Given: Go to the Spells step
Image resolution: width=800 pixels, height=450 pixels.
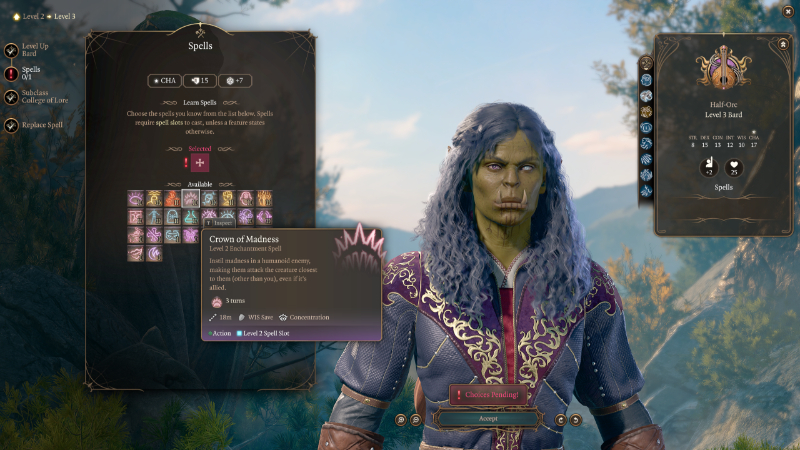Looking at the screenshot, I should point(10,72).
